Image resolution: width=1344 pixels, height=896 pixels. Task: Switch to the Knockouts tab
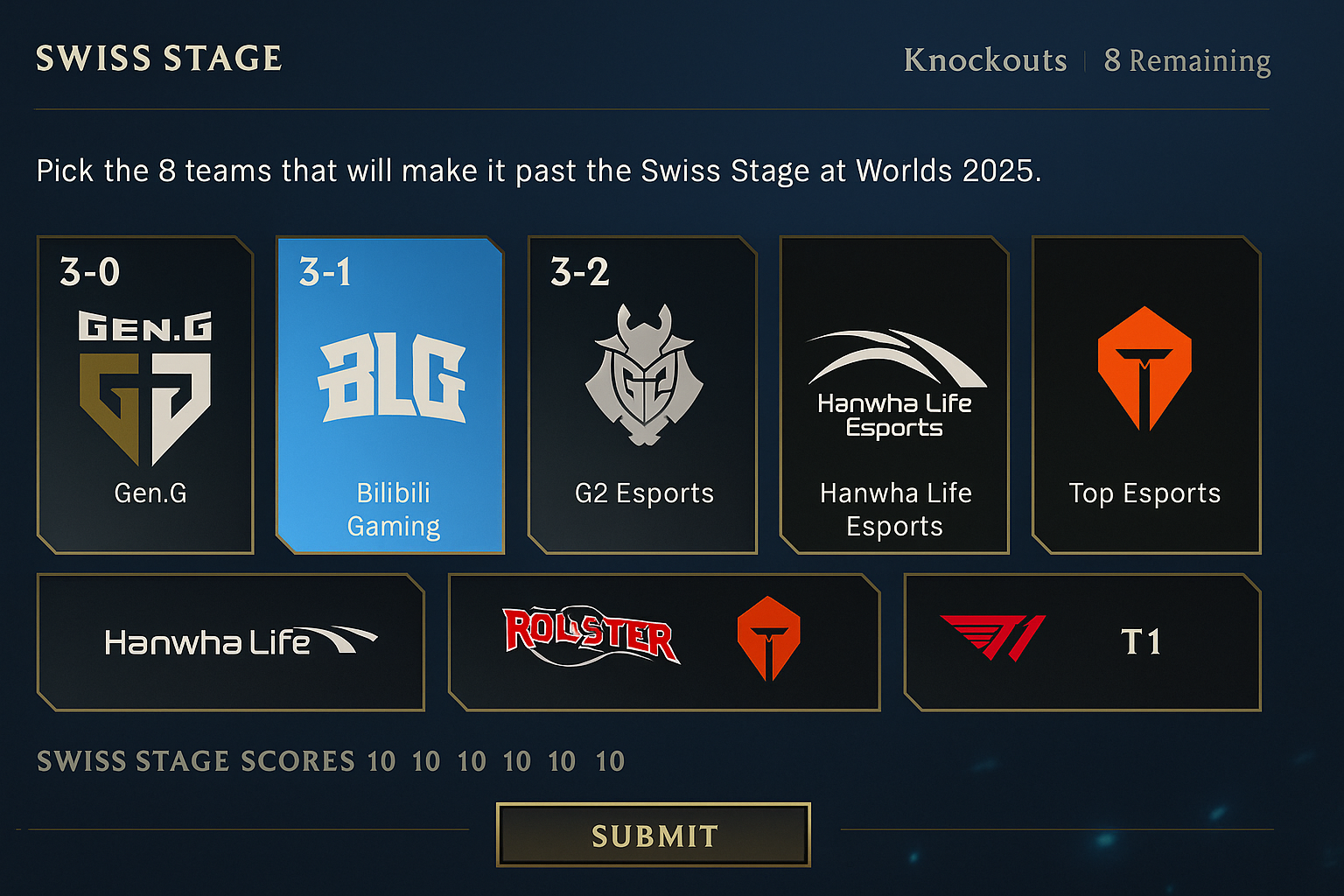tap(984, 60)
